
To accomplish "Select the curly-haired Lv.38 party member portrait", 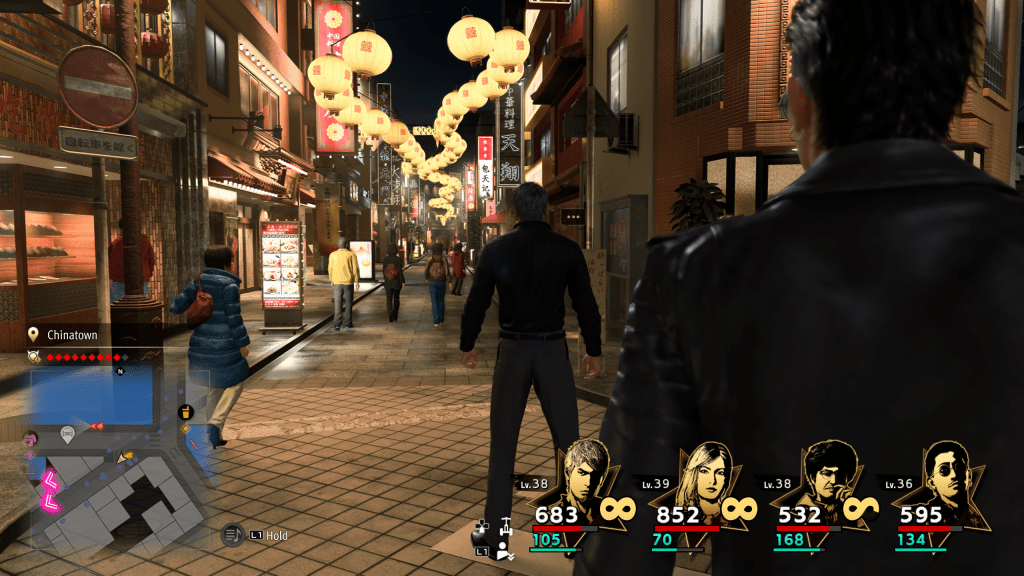I will click(x=830, y=476).
